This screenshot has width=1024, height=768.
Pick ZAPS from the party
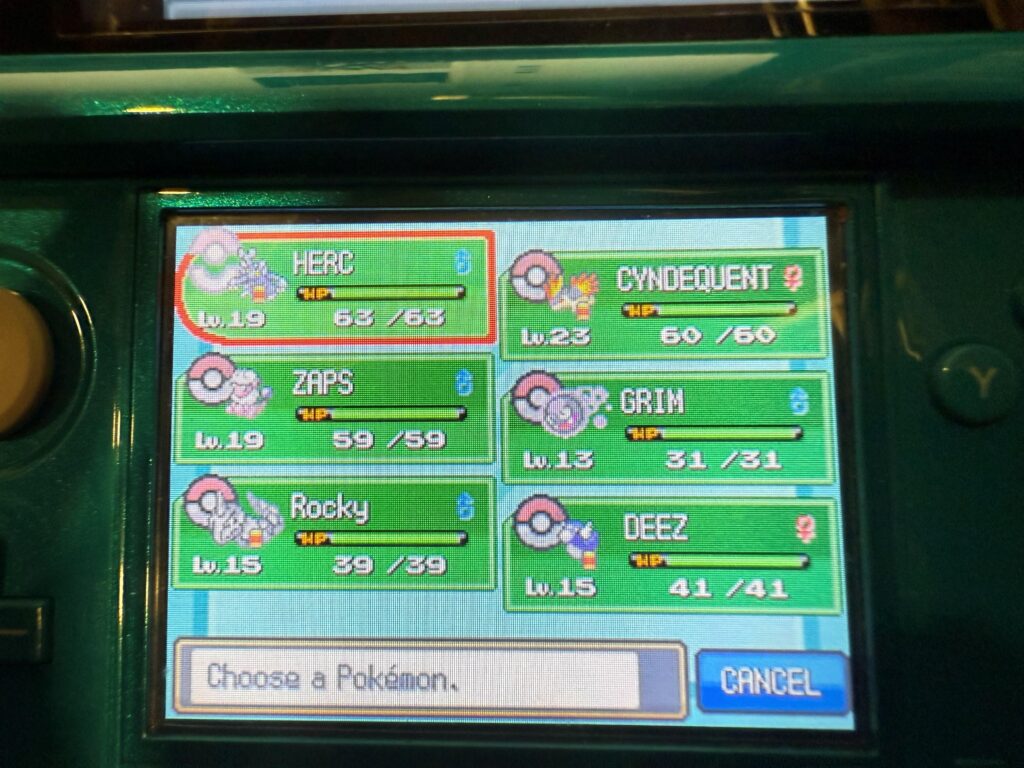click(x=334, y=408)
